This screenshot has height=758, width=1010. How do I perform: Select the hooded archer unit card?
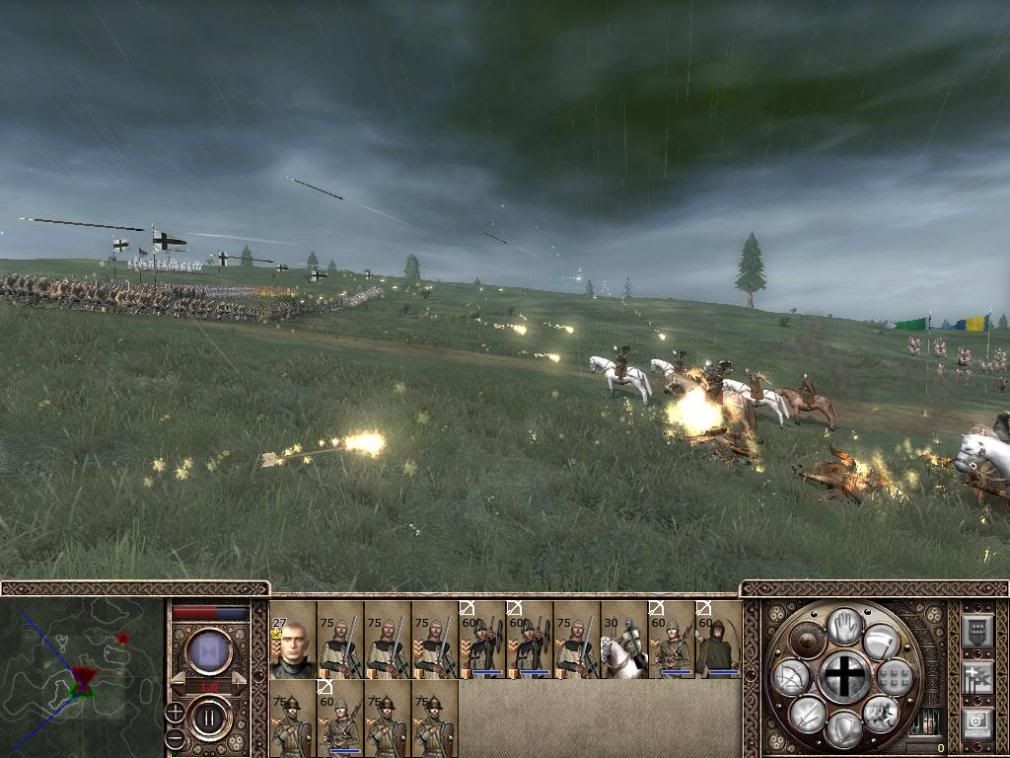click(718, 641)
